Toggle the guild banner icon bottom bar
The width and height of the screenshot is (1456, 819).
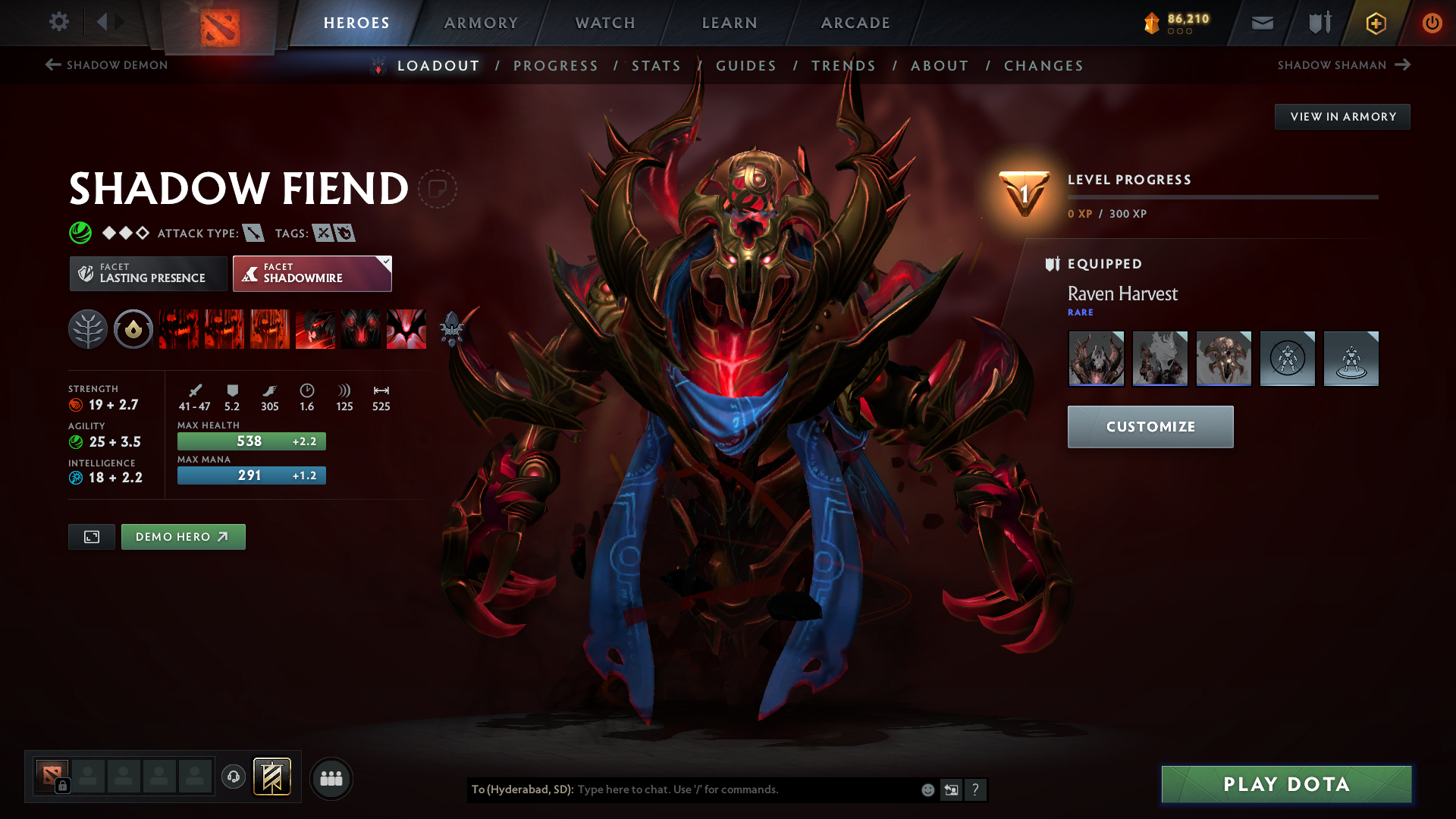coord(273,777)
